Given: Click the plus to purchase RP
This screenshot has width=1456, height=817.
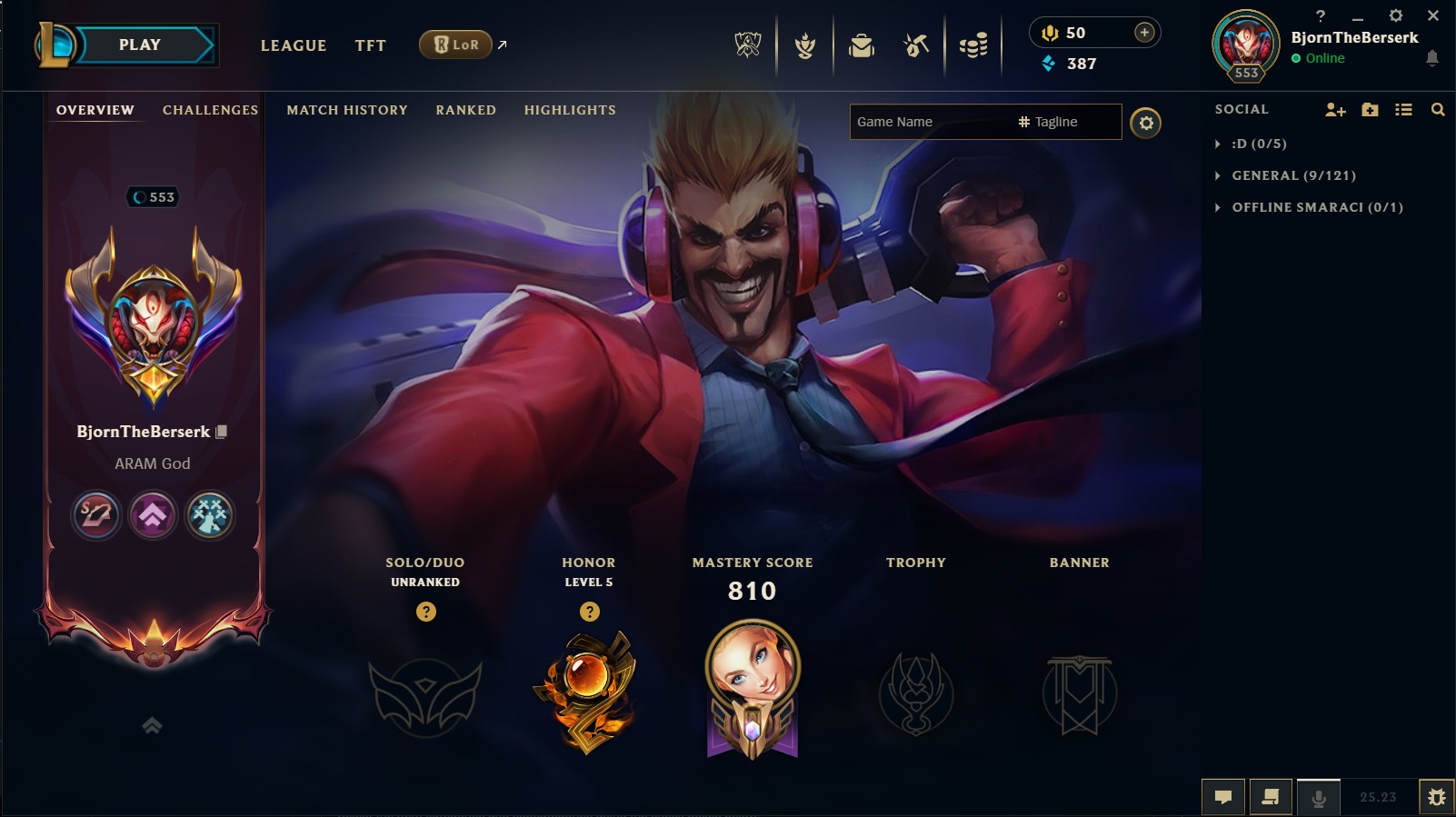Looking at the screenshot, I should (x=1143, y=32).
